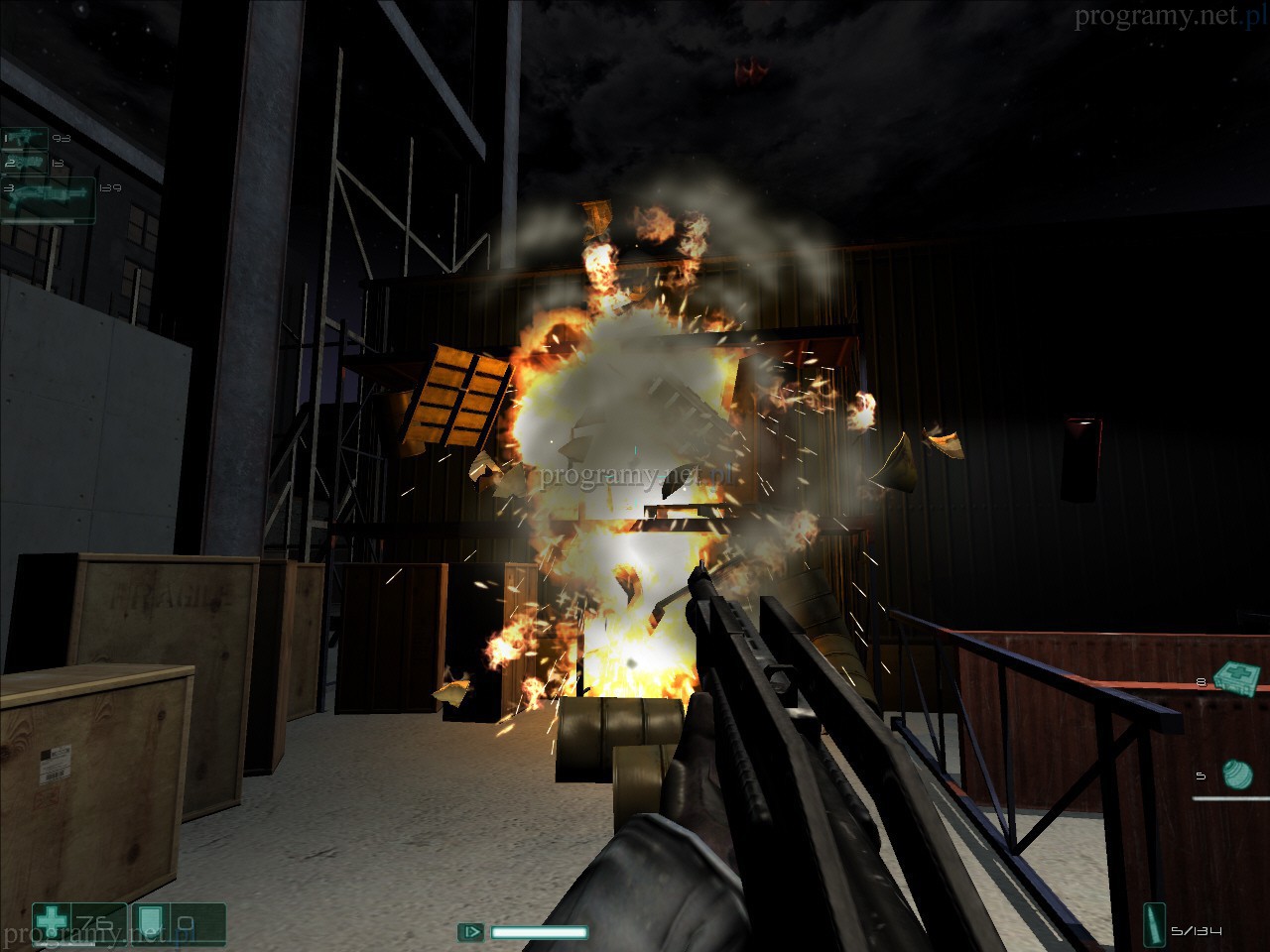1270x952 pixels.
Task: Choose weapon slot 3 shotgun
Action: [x=50, y=195]
